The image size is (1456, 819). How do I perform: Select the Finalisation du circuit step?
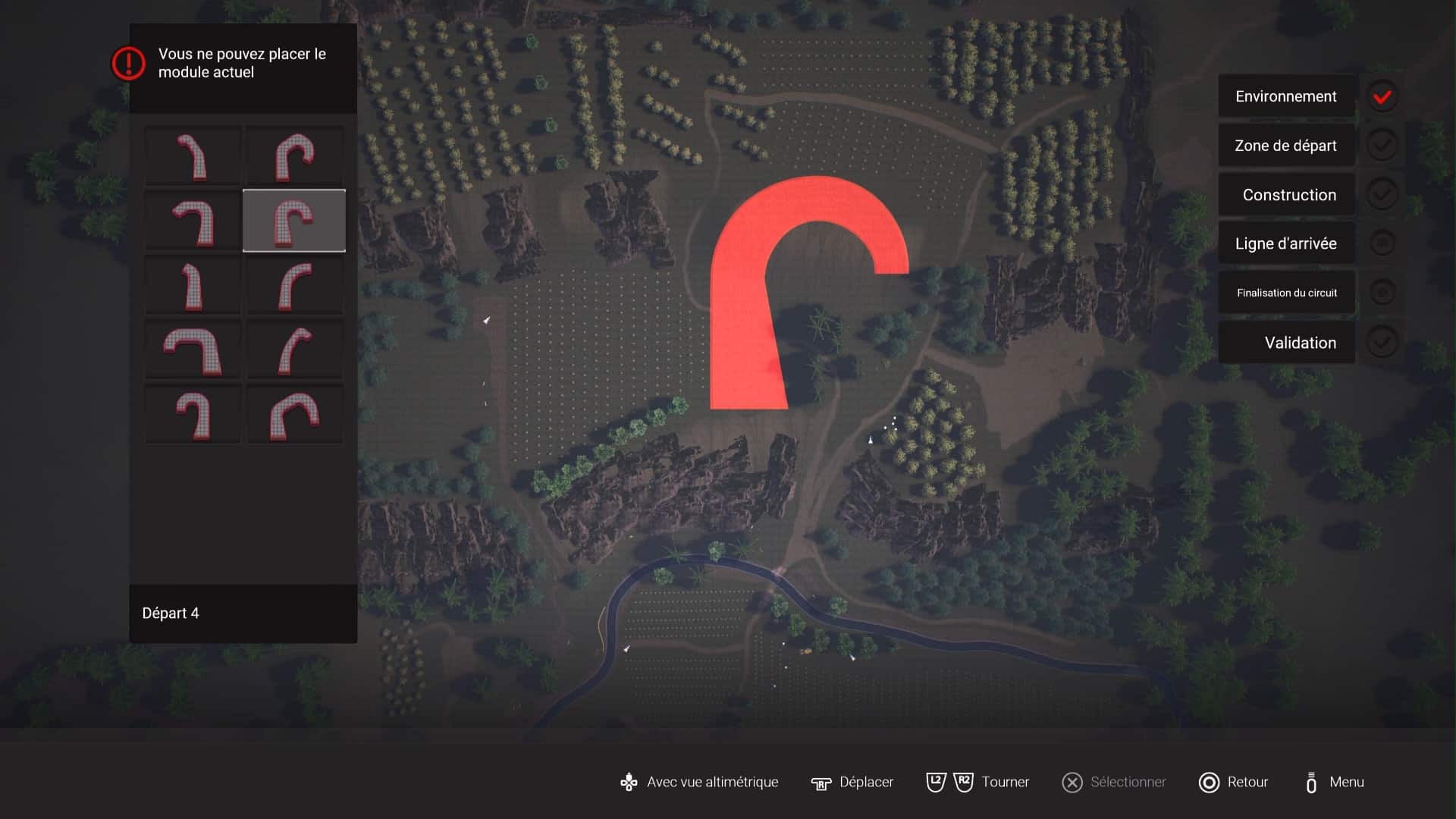tap(1287, 293)
